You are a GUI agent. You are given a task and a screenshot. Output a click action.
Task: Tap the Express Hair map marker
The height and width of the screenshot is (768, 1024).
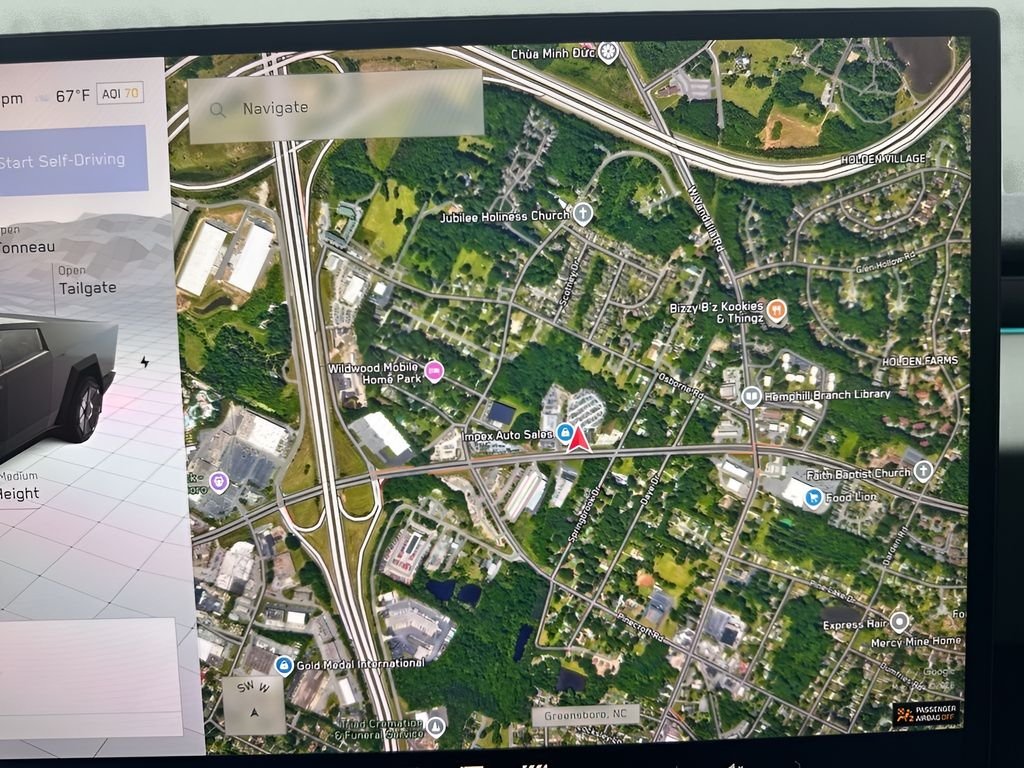coord(899,622)
